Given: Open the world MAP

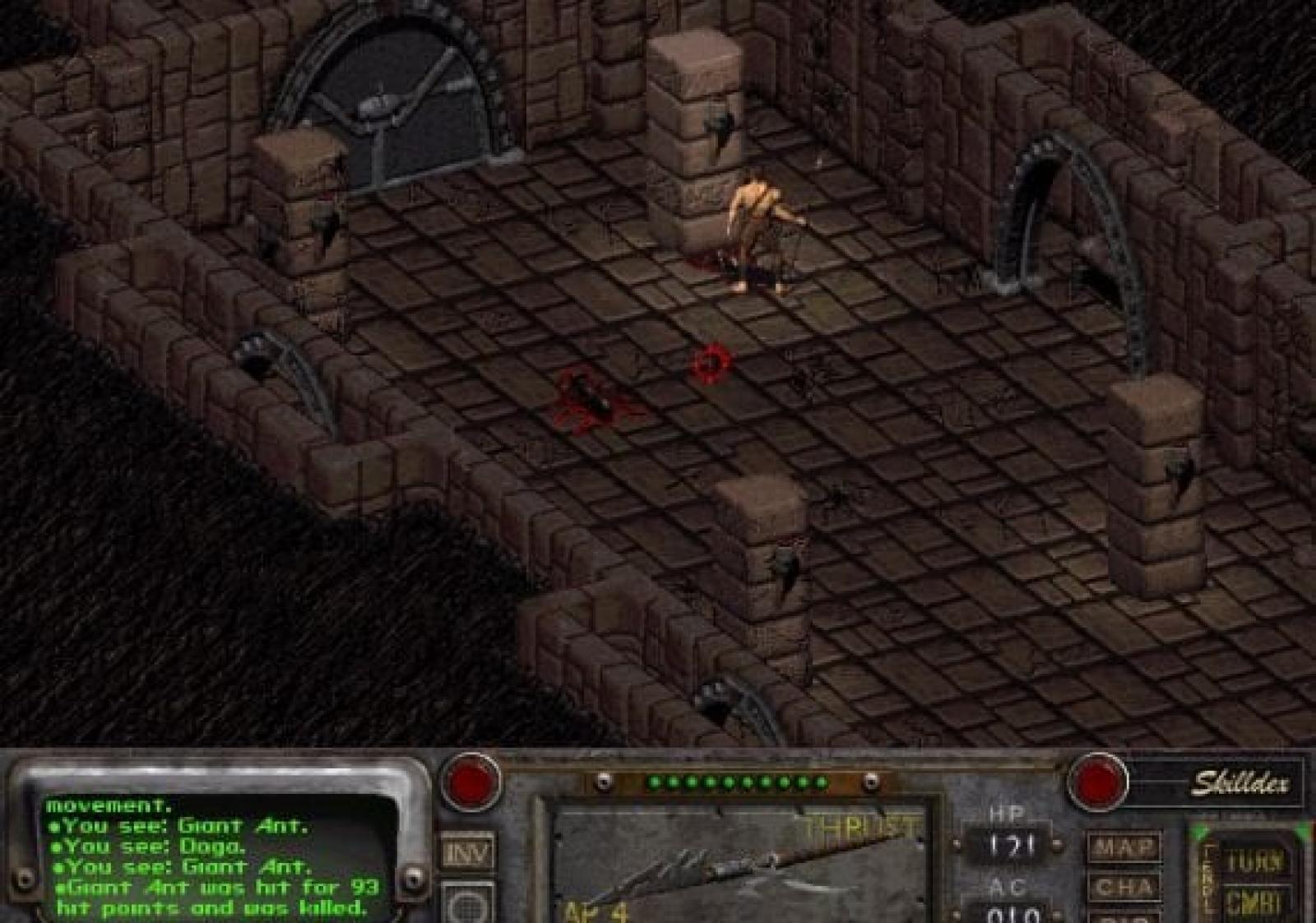Looking at the screenshot, I should pyautogui.click(x=1124, y=847).
